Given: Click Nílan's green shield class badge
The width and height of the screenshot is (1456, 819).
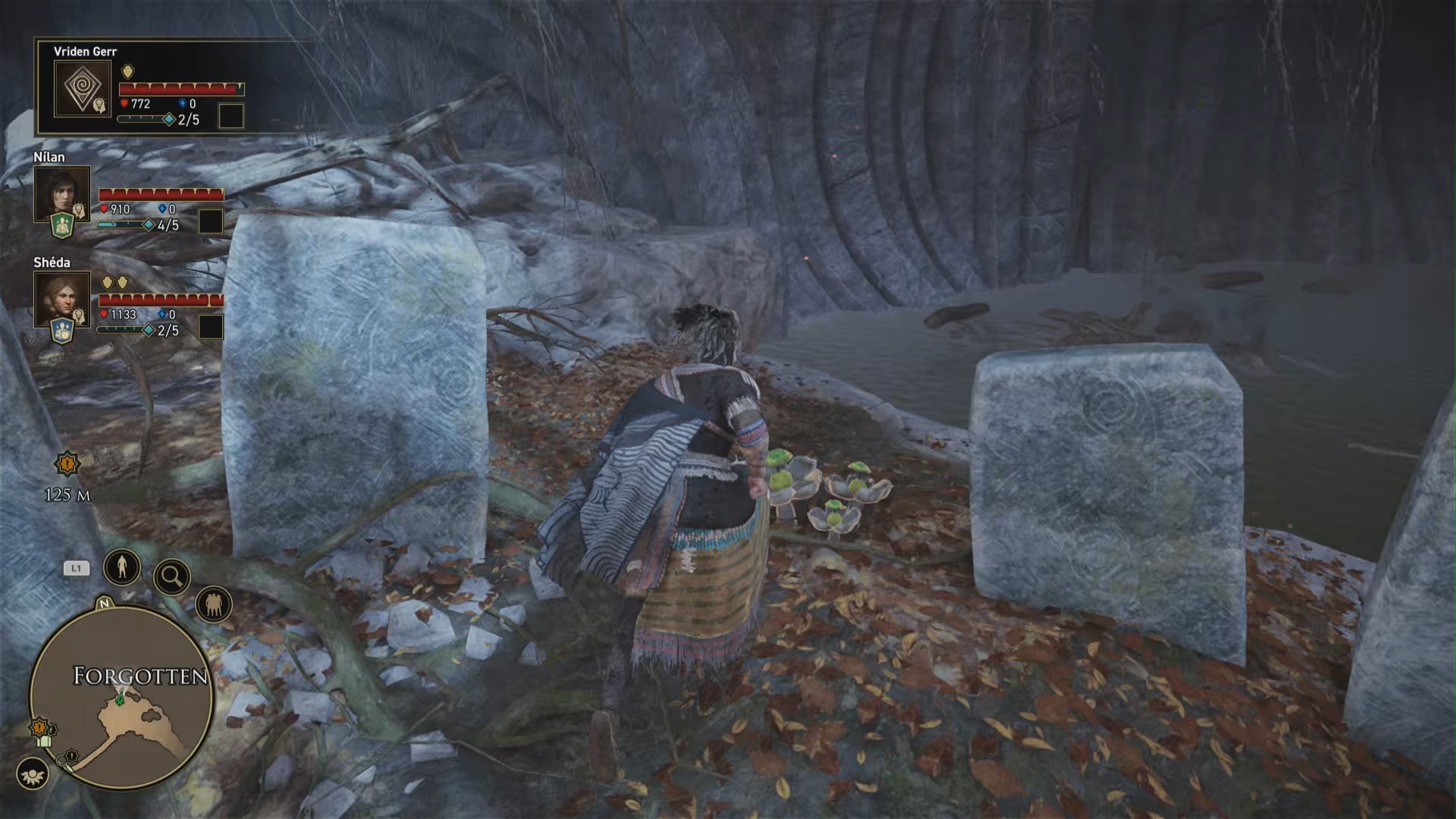Looking at the screenshot, I should click(61, 225).
